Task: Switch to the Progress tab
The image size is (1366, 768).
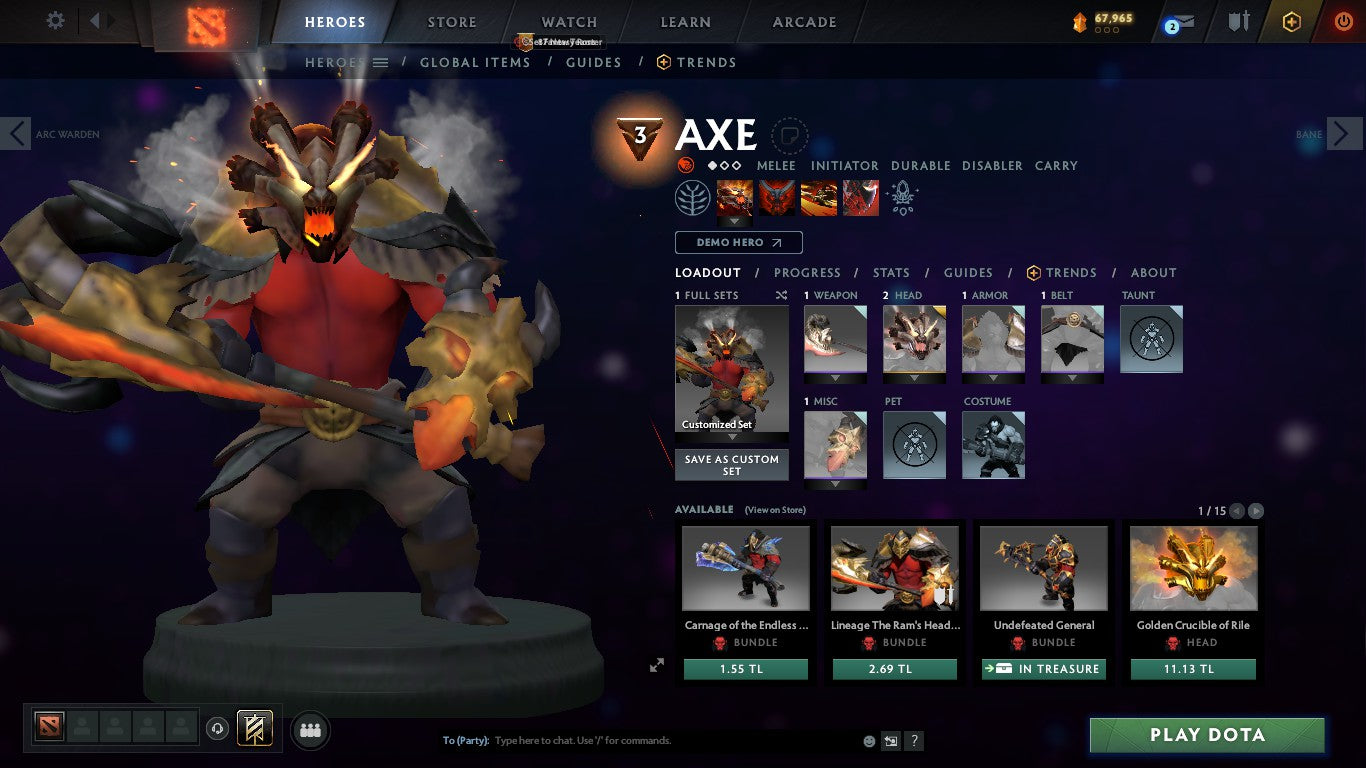Action: 808,272
